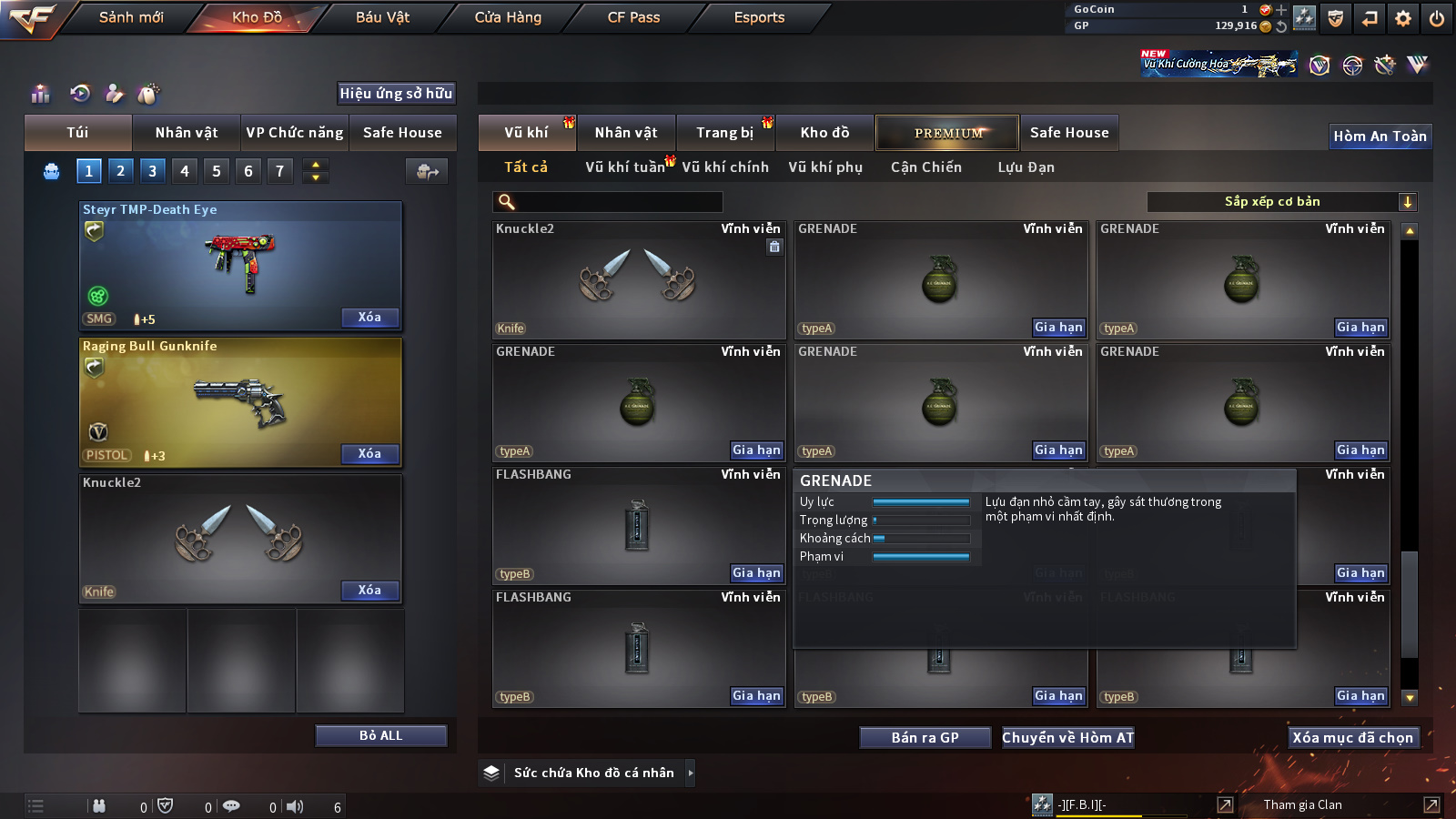Open the Hòm An Toàn safe box
Image resolution: width=1456 pixels, height=819 pixels.
coord(1380,136)
